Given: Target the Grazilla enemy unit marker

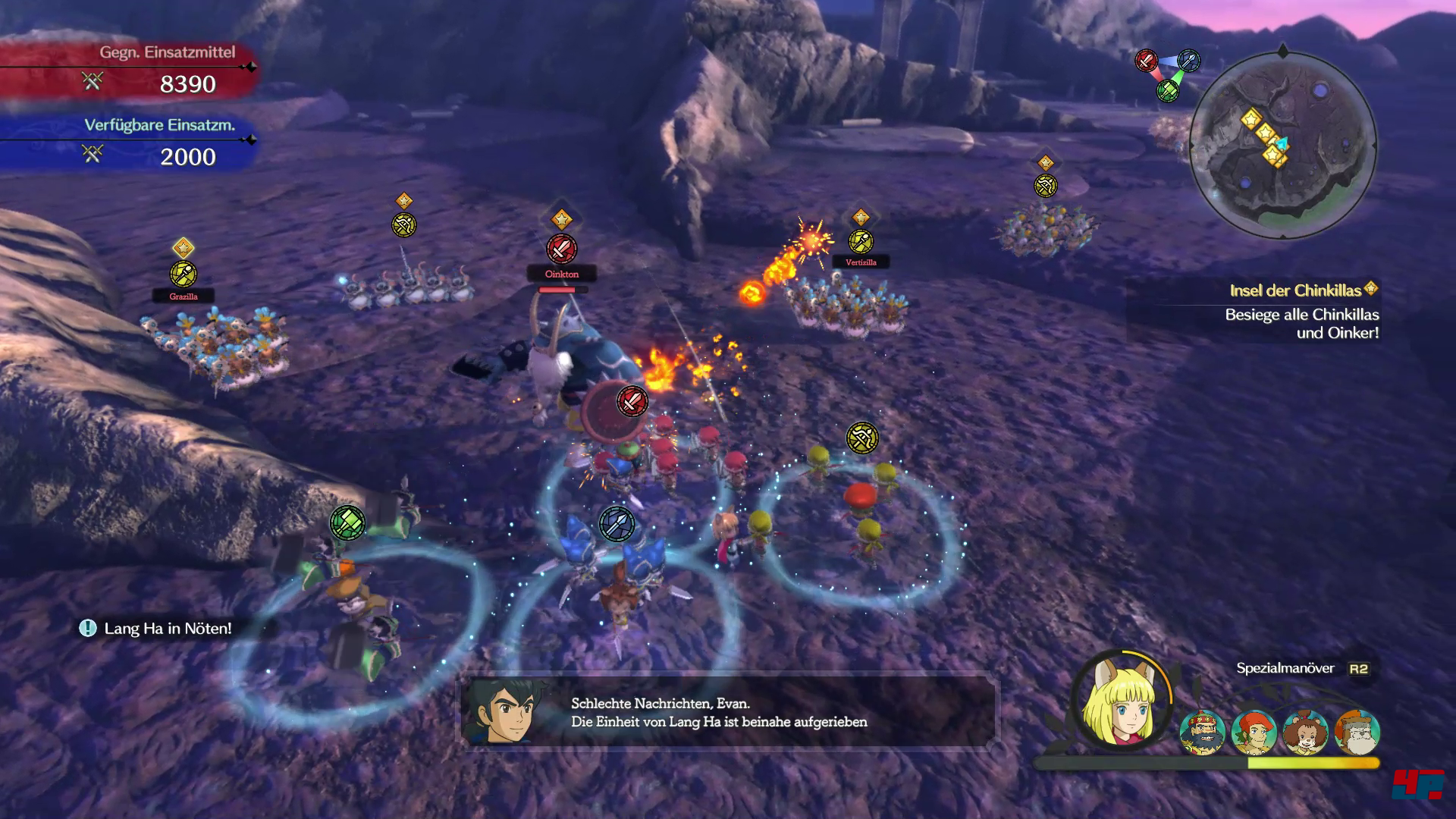Looking at the screenshot, I should (x=183, y=274).
